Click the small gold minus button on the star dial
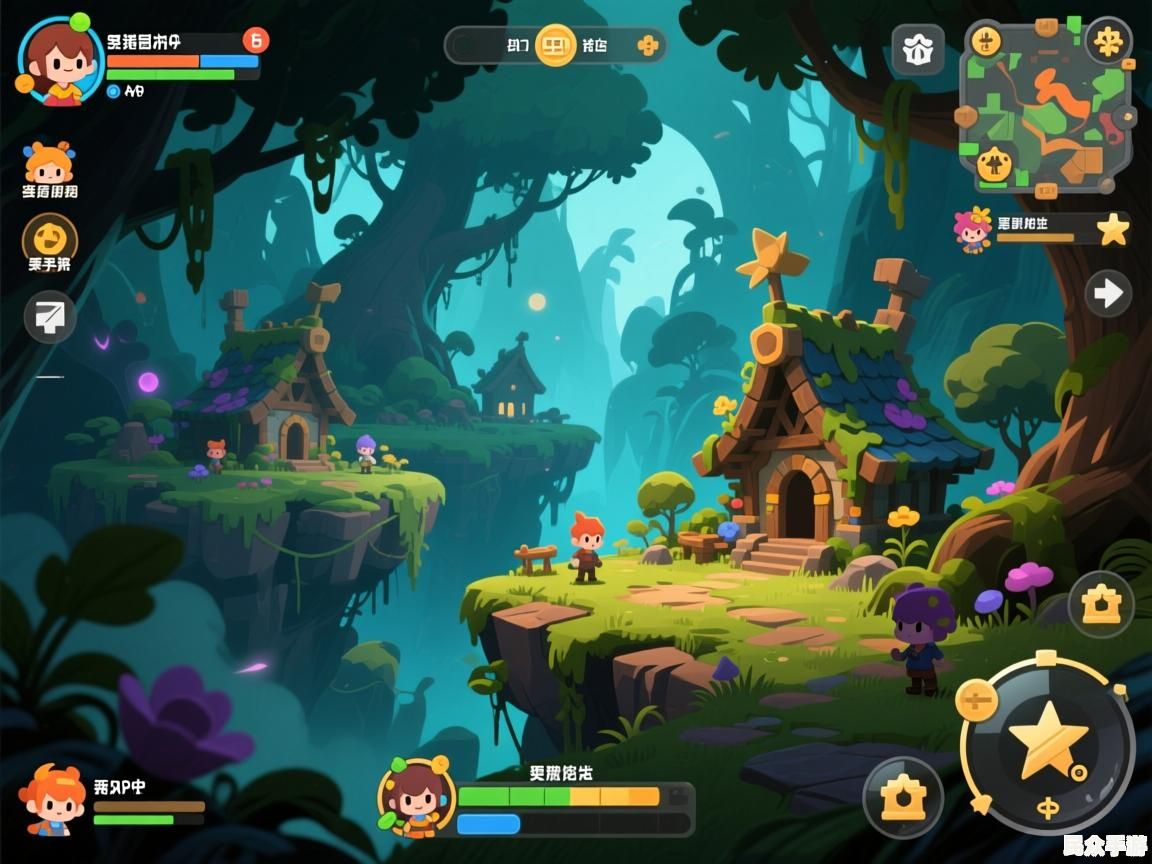This screenshot has height=864, width=1152. coord(976,699)
